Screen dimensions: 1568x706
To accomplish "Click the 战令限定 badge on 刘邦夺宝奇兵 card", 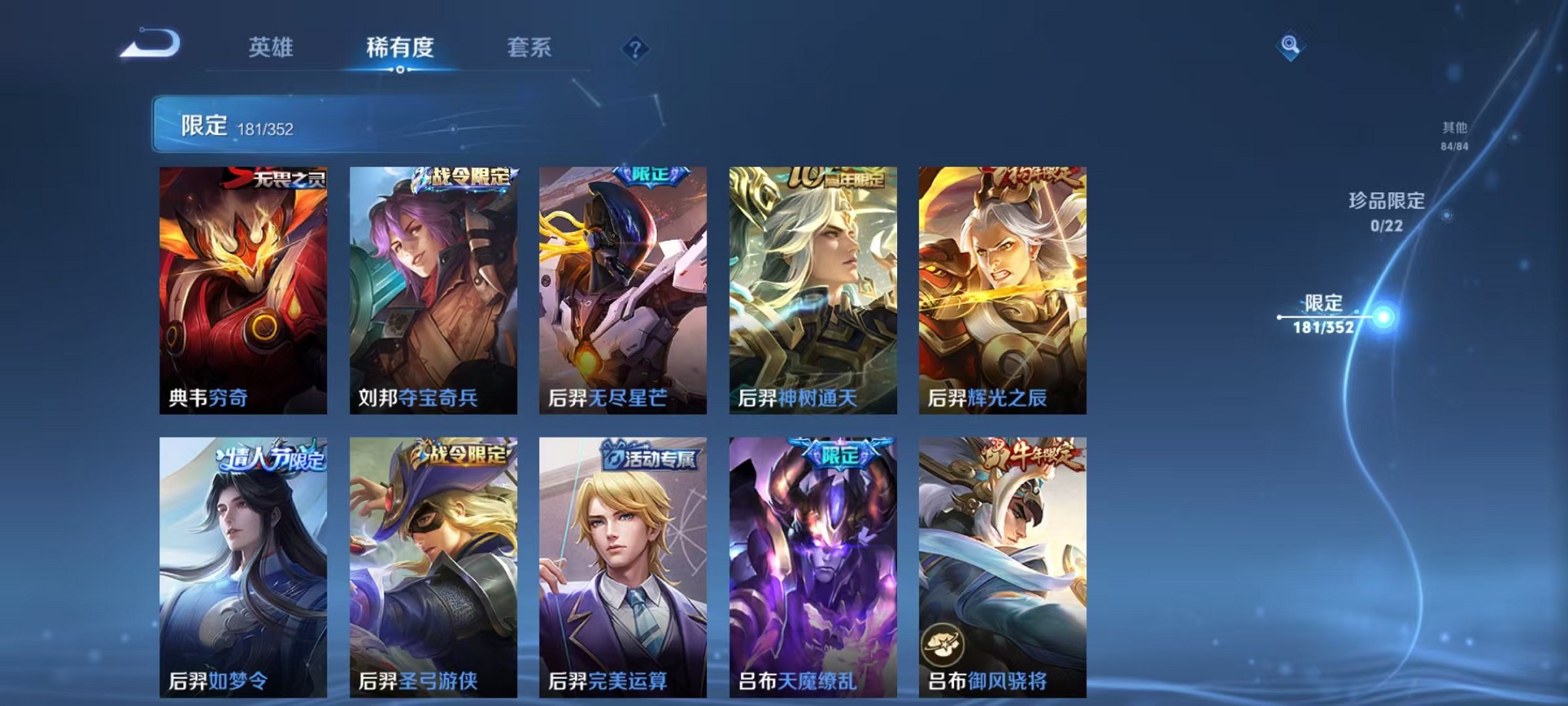I will [461, 175].
